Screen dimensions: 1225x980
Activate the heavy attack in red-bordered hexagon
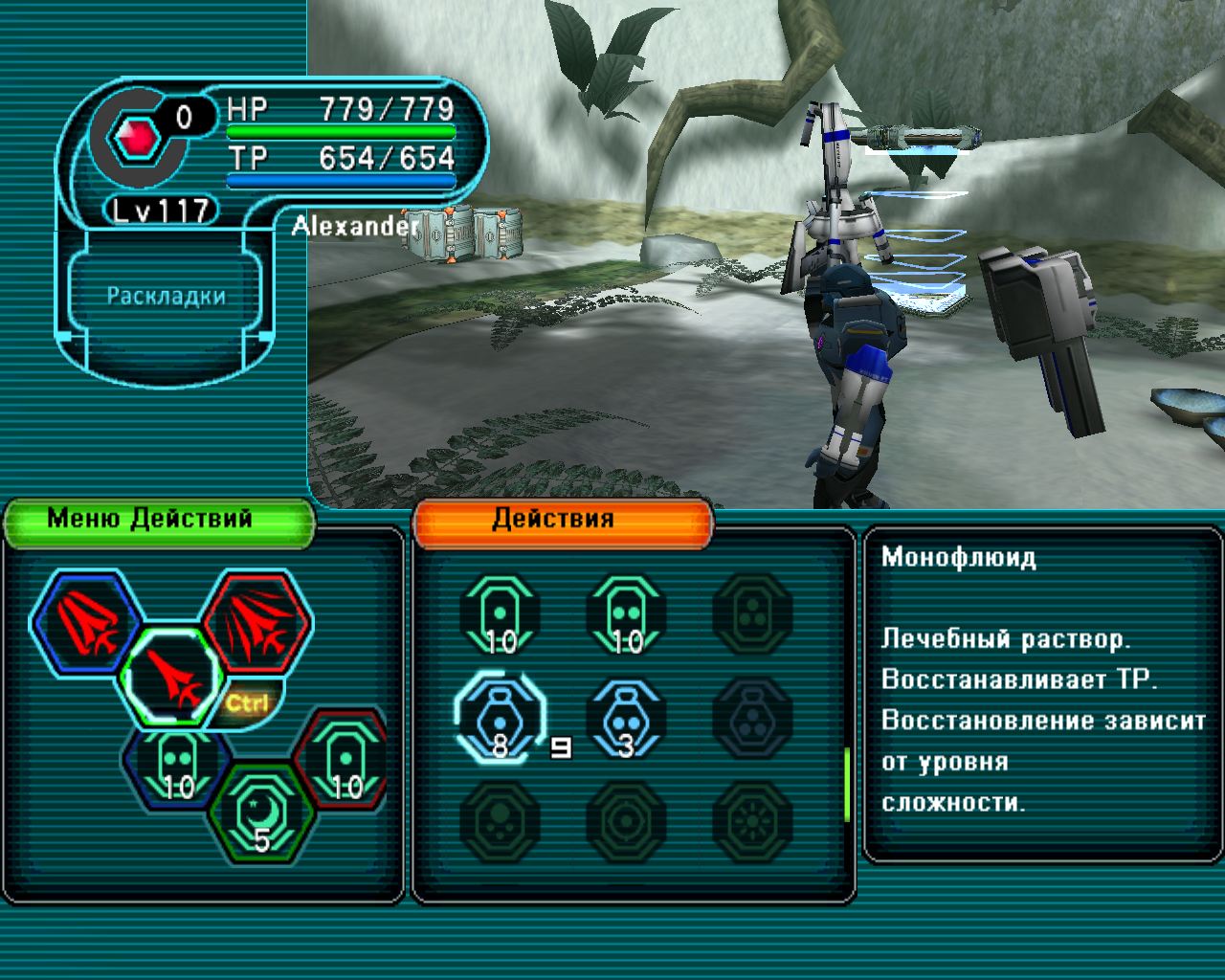pyautogui.click(x=256, y=621)
